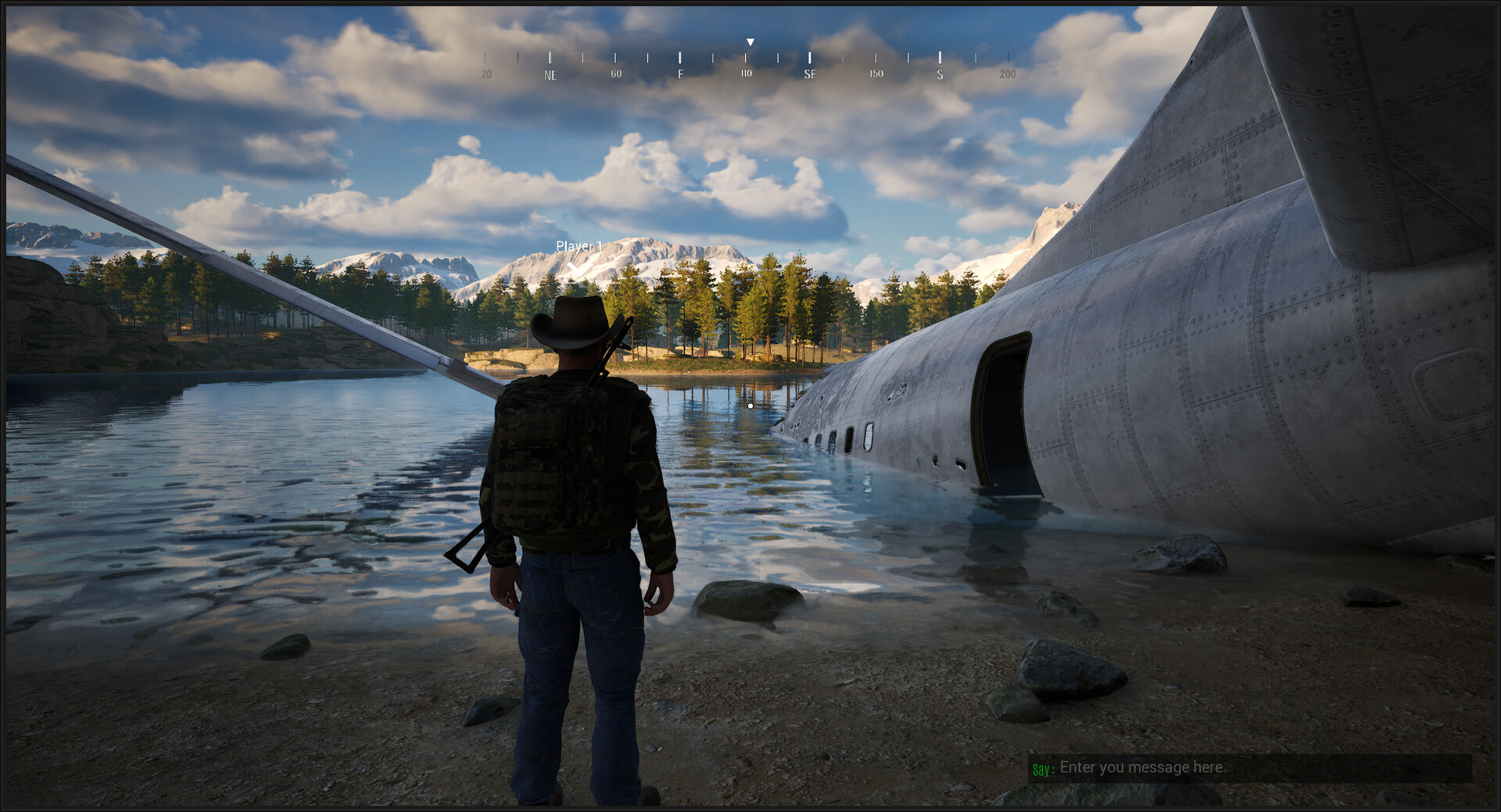Click the S cardinal mark on the compass
This screenshot has width=1501, height=812.
coord(940,74)
